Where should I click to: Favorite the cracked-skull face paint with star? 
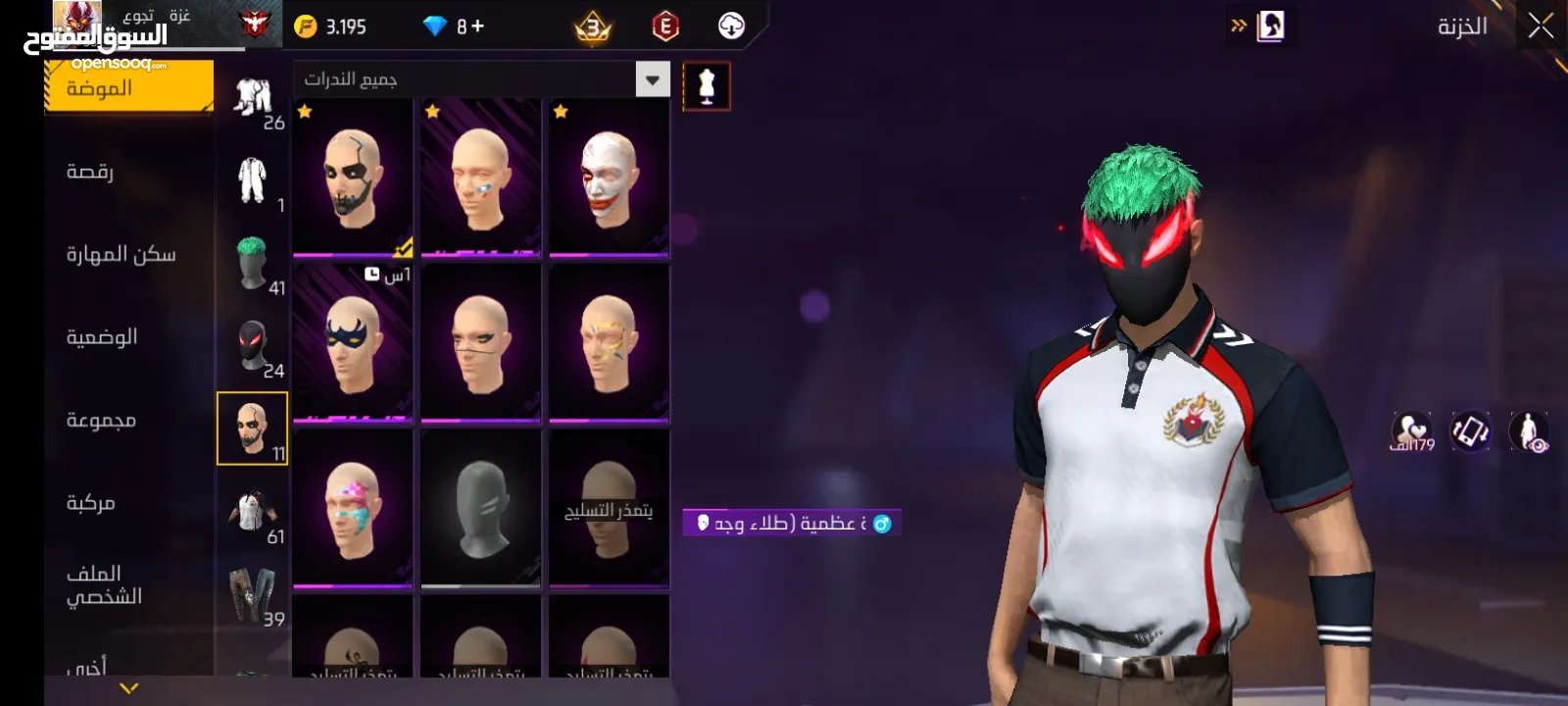tap(304, 113)
